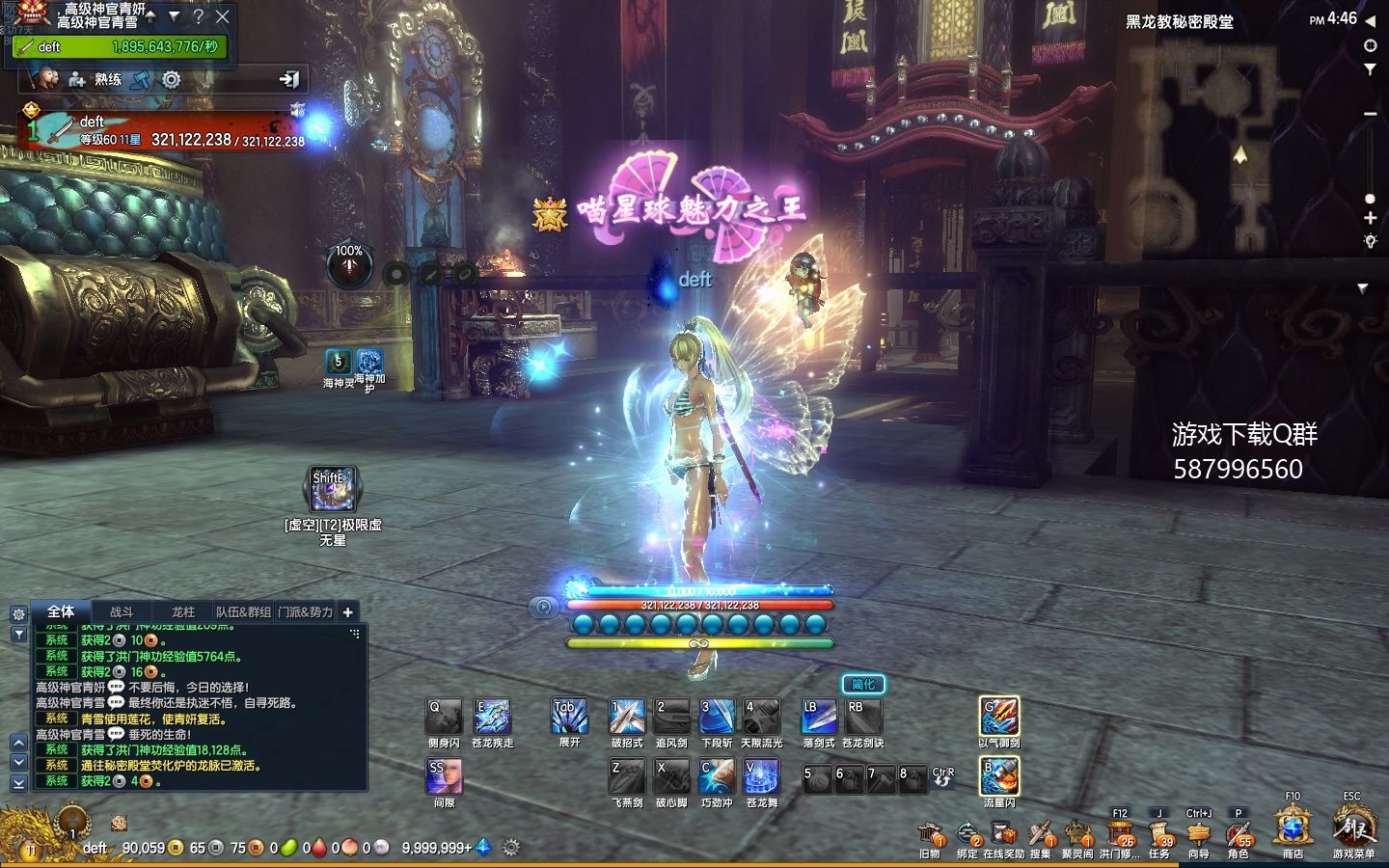Image resolution: width=1389 pixels, height=868 pixels.
Task: Open the damage meter help question mark
Action: 198,16
